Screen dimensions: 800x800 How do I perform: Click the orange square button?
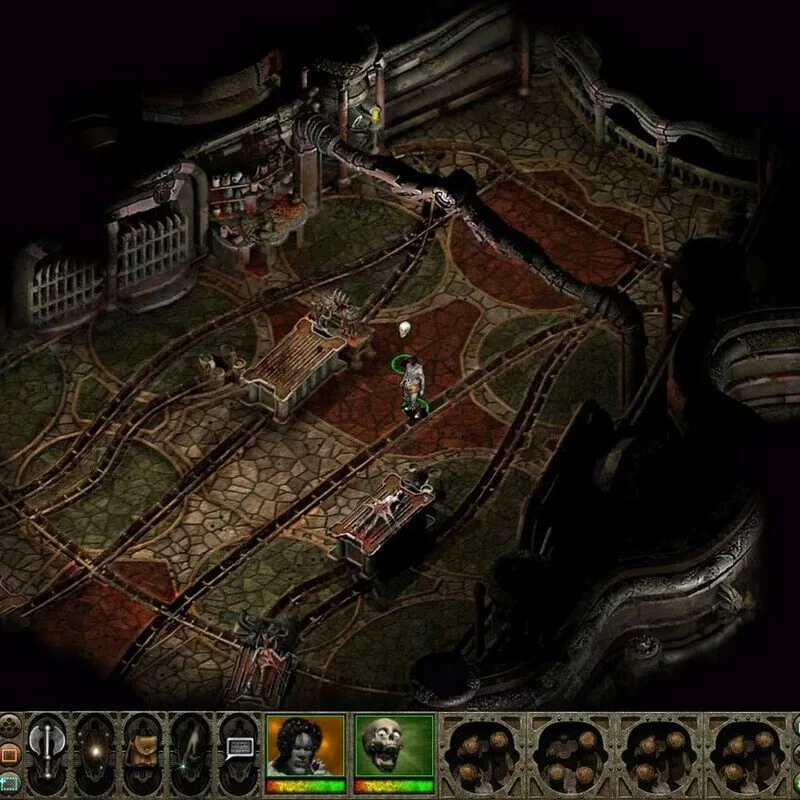tap(9, 751)
